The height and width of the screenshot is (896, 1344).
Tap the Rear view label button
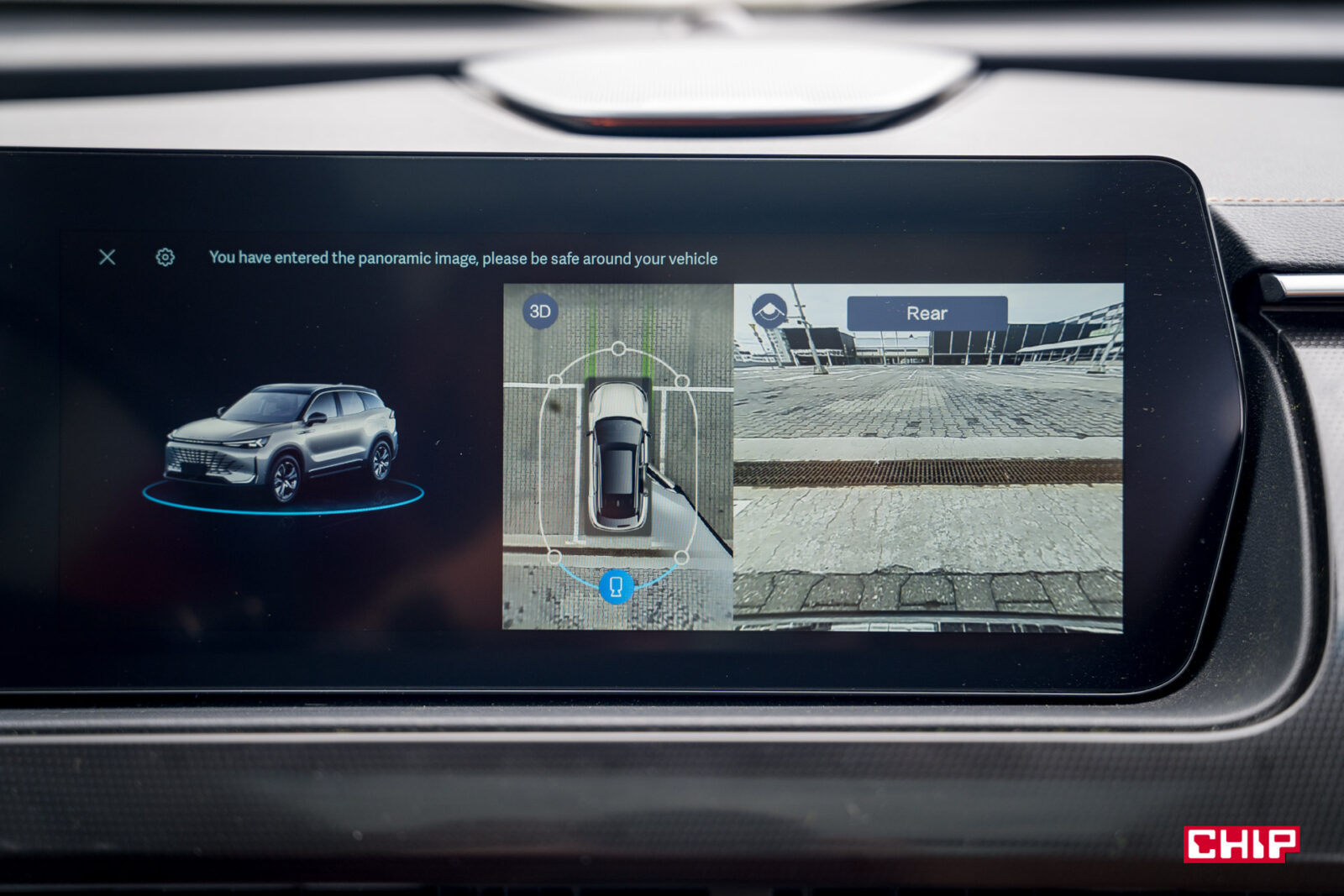[927, 313]
